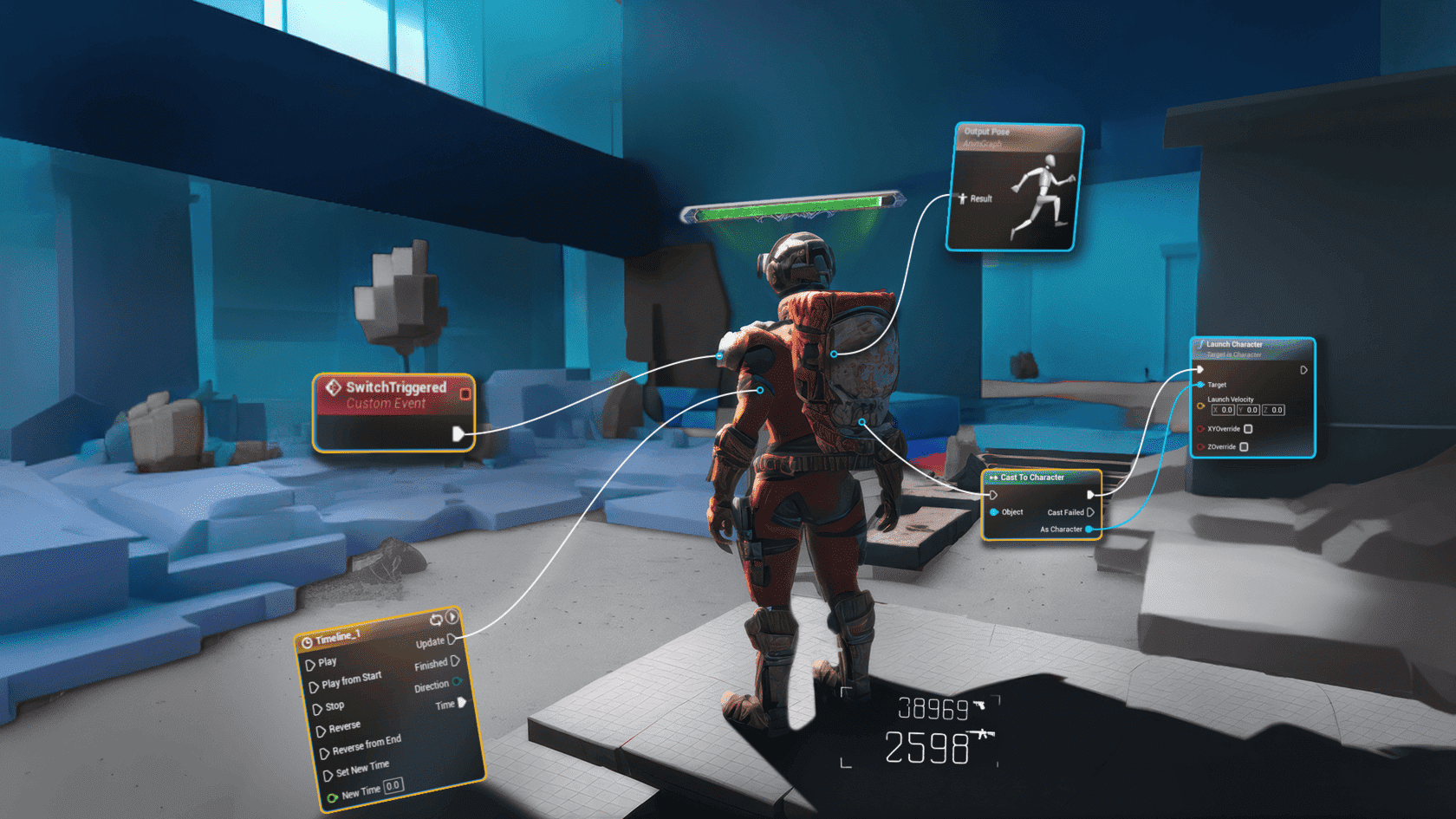Viewport: 1456px width, 819px height.
Task: Click the Timeline's Play input pin
Action: pyautogui.click(x=310, y=666)
